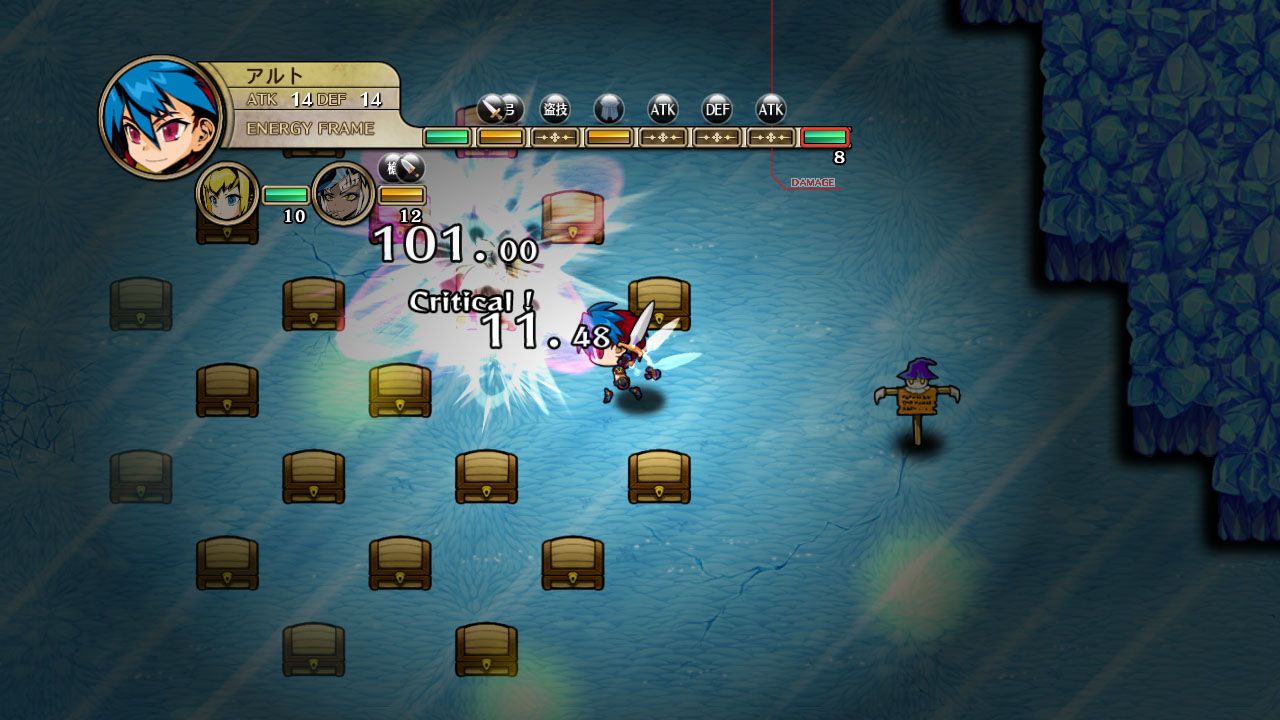1280x720 pixels.
Task: Switch to the silver-haired dark-skinned party member
Action: pyautogui.click(x=343, y=194)
